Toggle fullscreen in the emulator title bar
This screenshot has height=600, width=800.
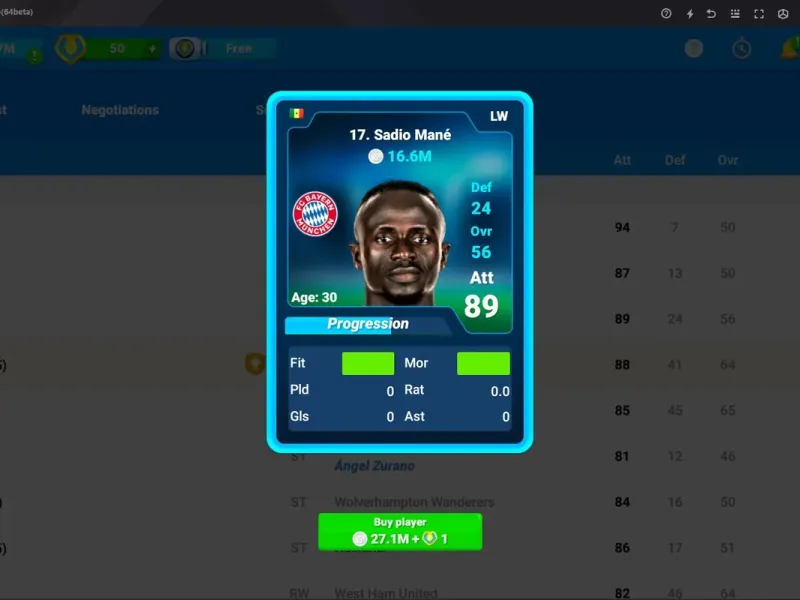point(758,14)
